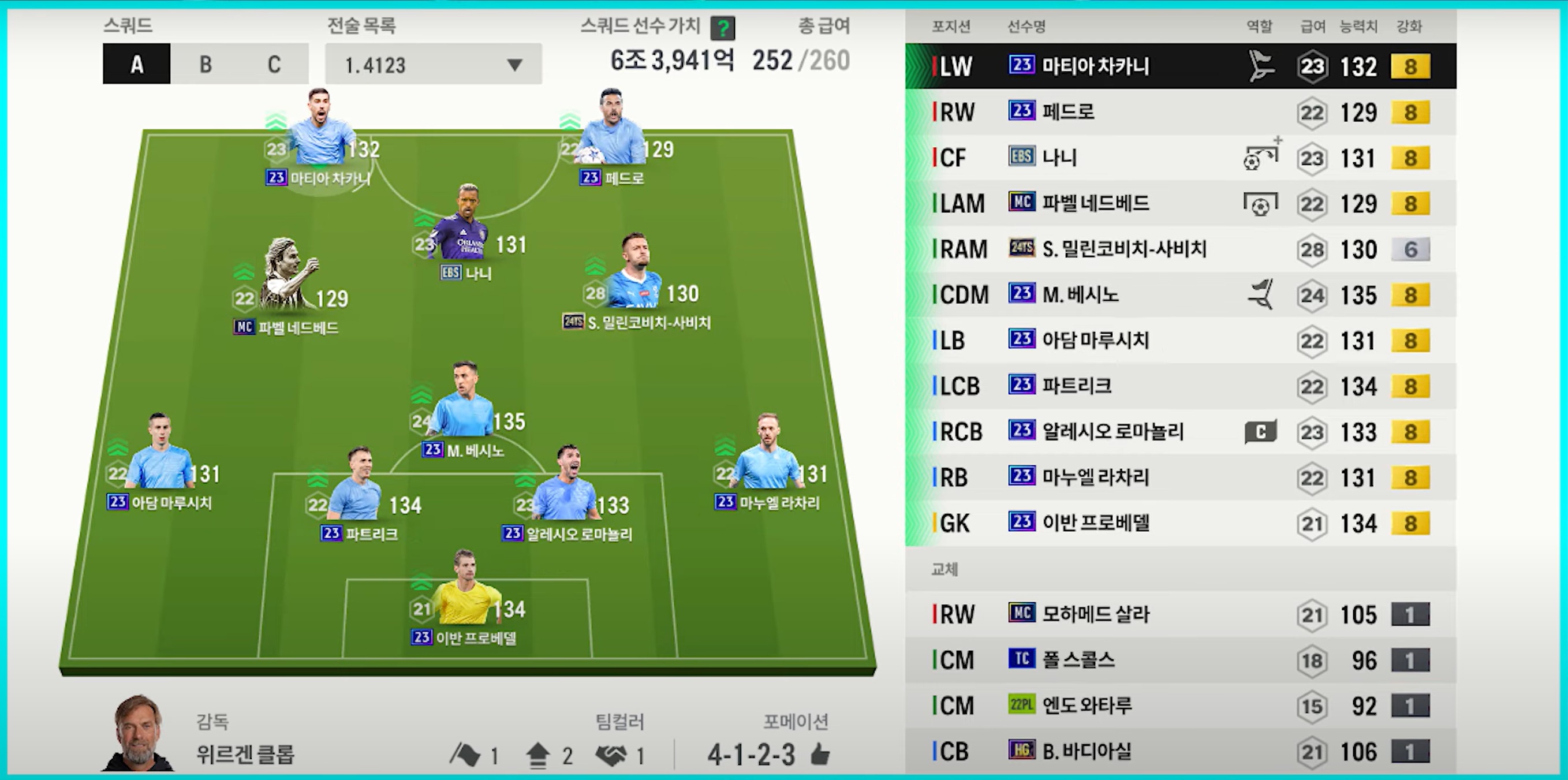This screenshot has width=1568, height=780.
Task: Select the LW 마티아 차카니 row
Action: pyautogui.click(x=1179, y=66)
